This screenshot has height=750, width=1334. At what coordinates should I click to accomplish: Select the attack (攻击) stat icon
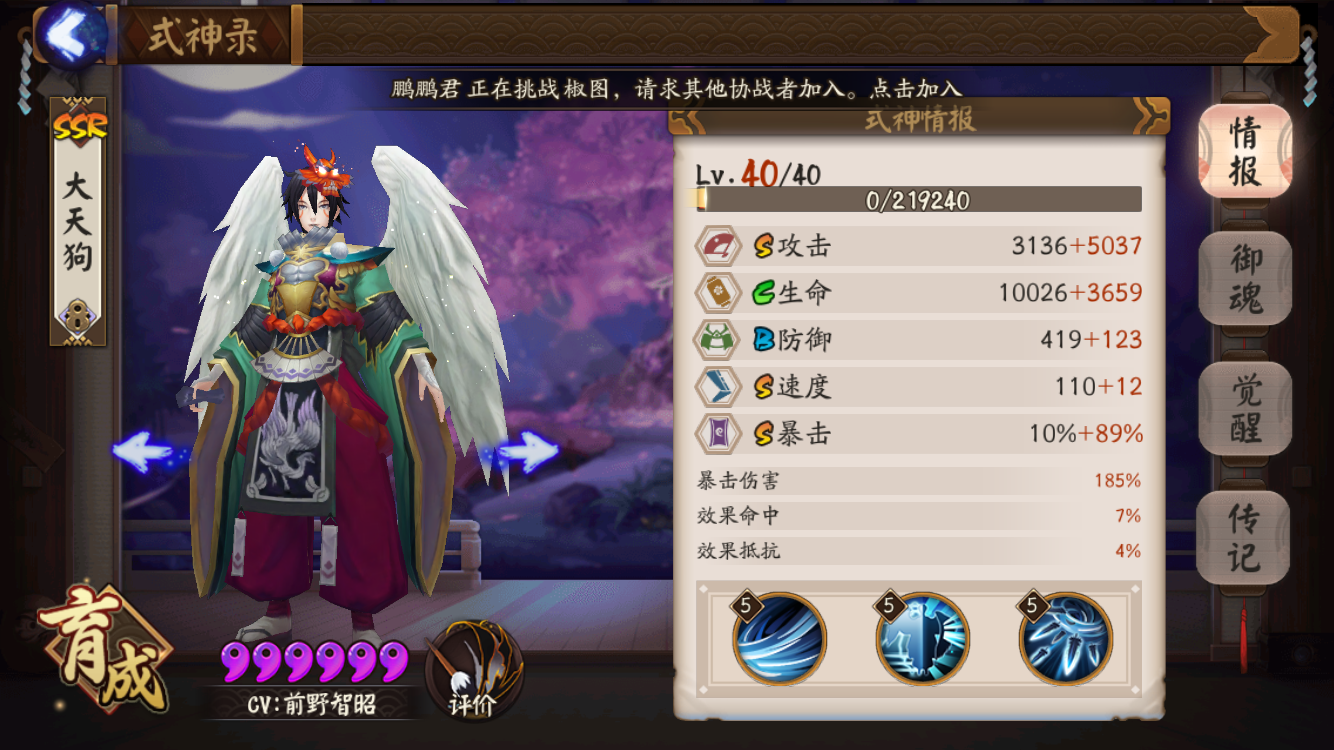pyautogui.click(x=720, y=246)
